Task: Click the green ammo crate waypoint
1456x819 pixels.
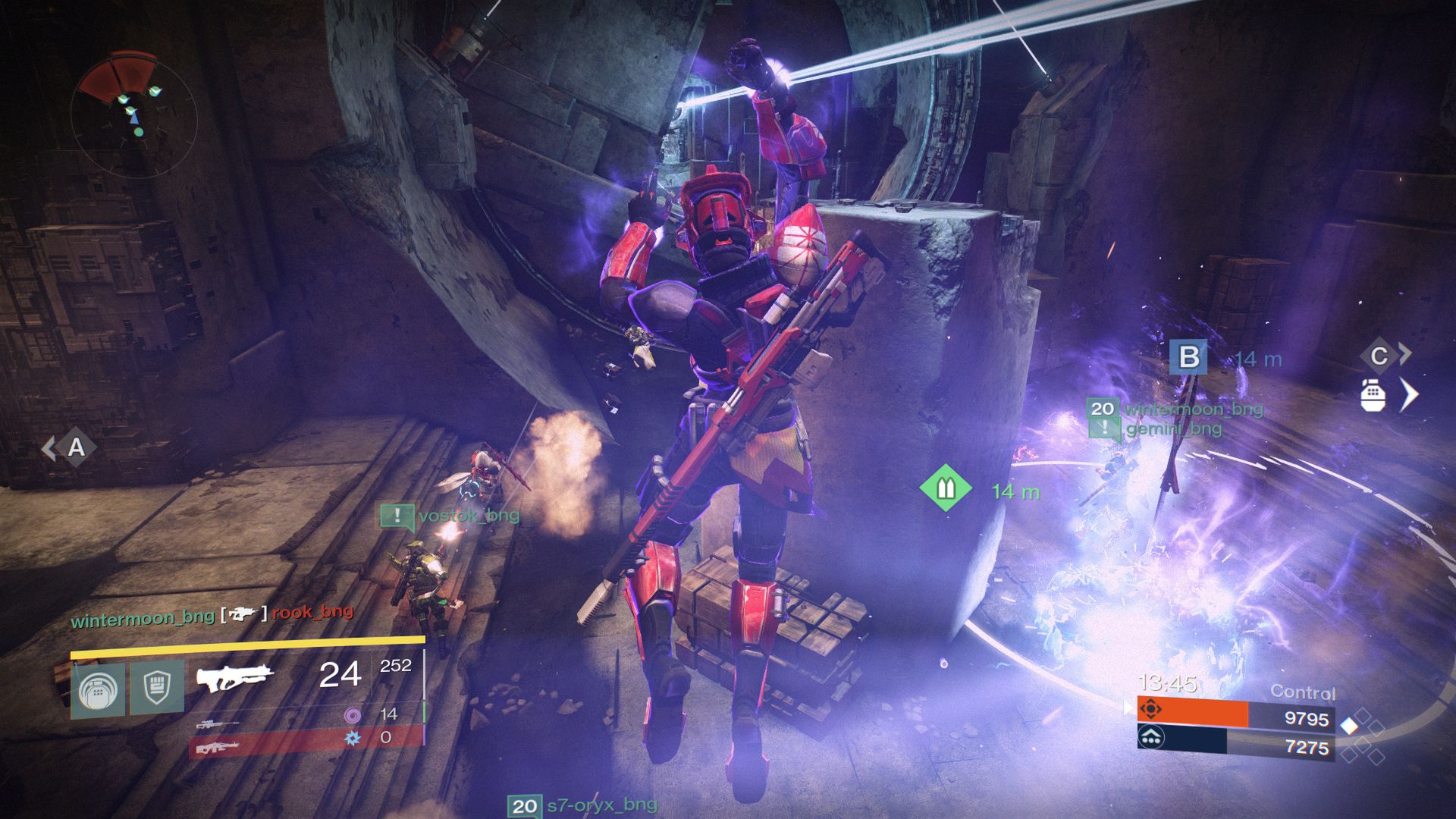Action: [946, 488]
